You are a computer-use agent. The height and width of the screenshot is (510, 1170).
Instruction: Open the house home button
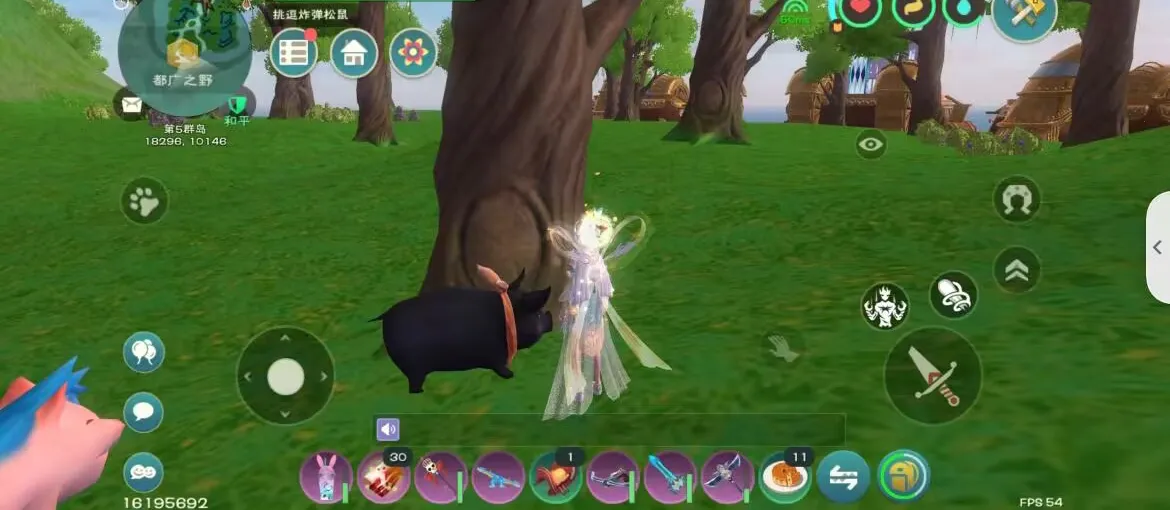point(354,52)
